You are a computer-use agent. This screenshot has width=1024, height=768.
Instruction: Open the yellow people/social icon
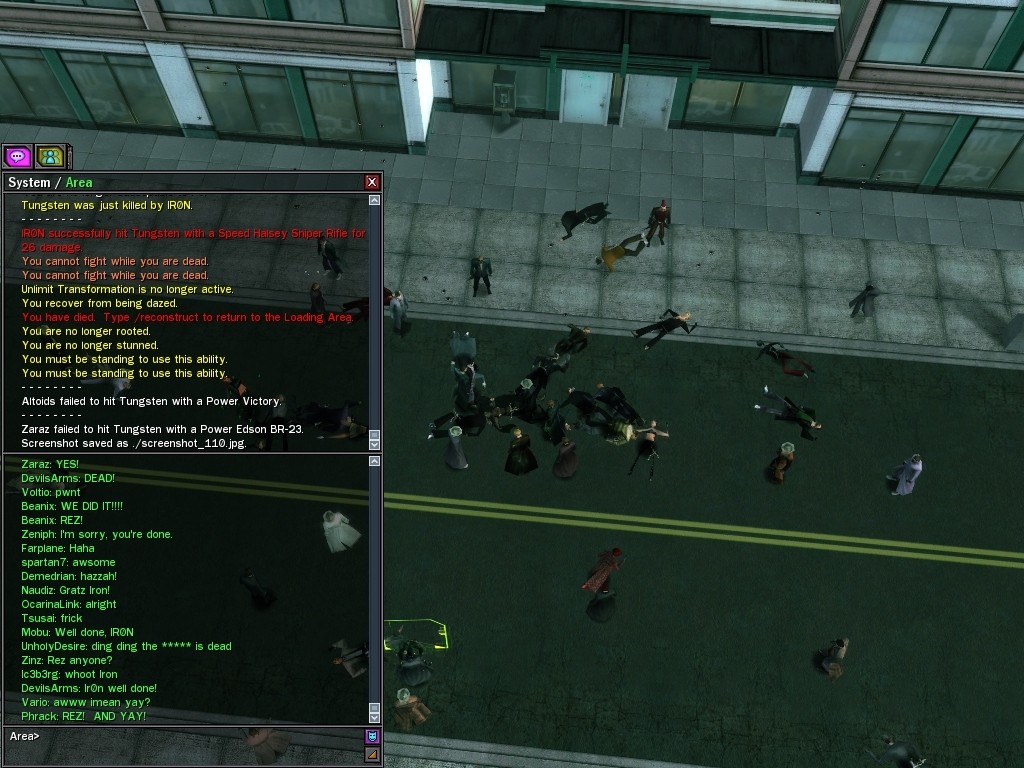pyautogui.click(x=49, y=156)
